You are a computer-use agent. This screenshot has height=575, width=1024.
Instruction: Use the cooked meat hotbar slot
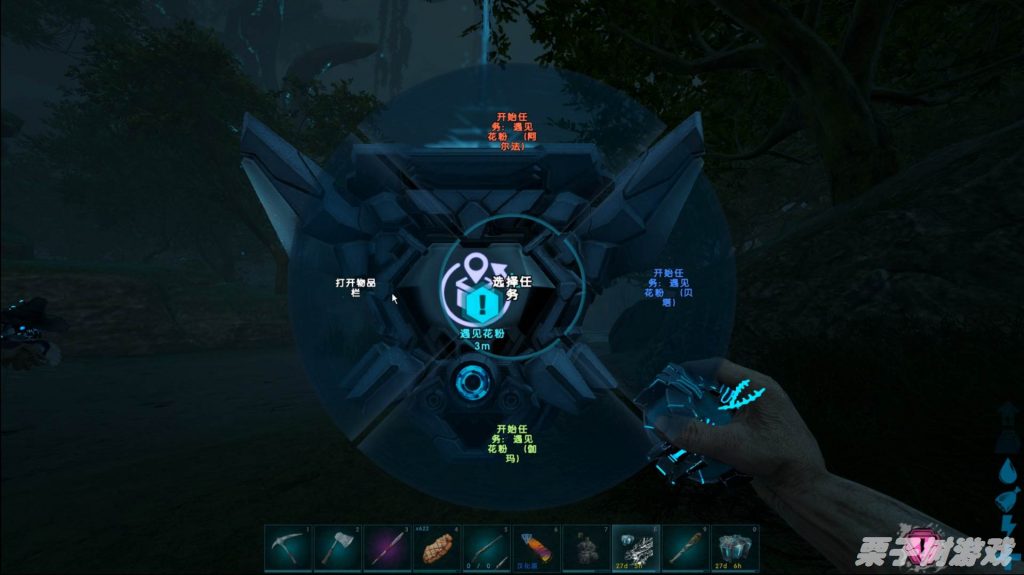[436, 548]
